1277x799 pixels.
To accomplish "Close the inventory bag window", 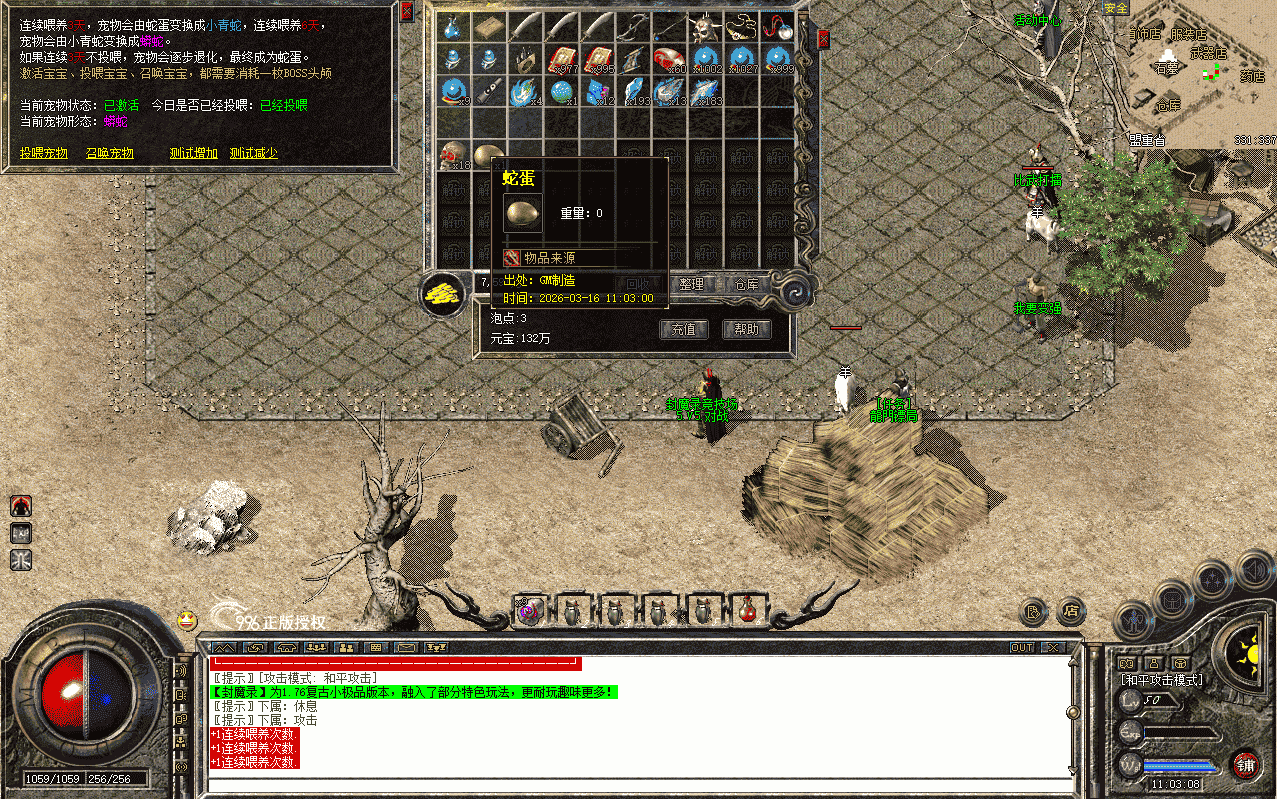I will pyautogui.click(x=823, y=39).
